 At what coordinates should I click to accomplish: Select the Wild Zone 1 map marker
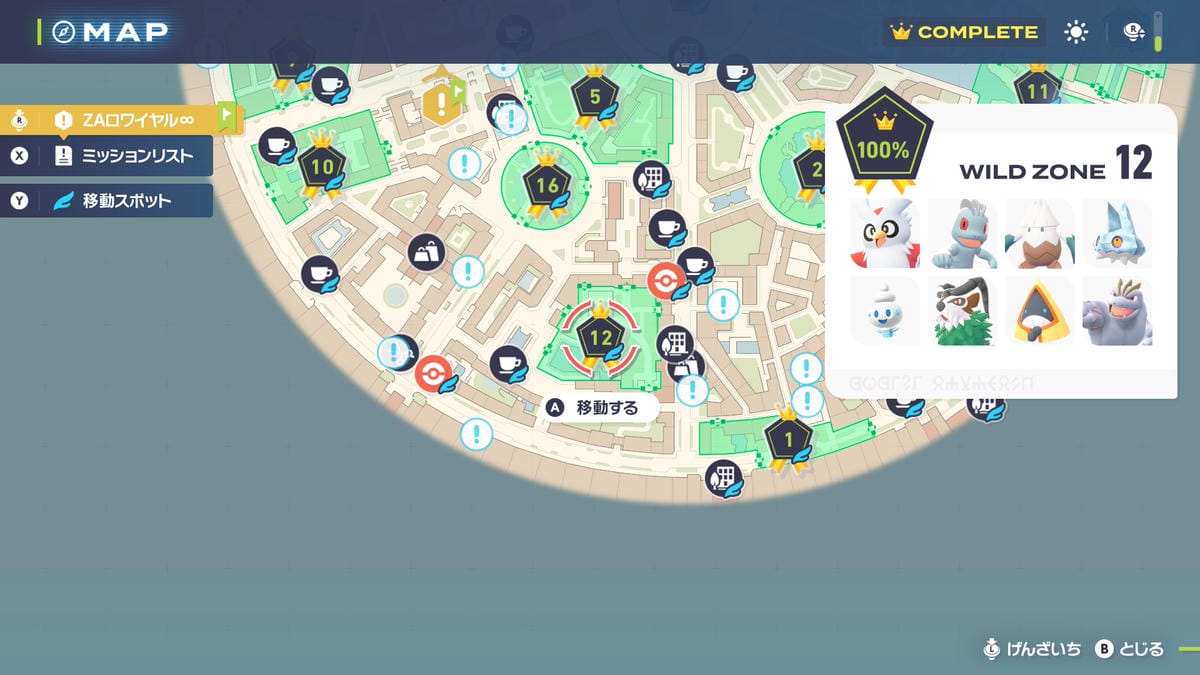(x=788, y=437)
